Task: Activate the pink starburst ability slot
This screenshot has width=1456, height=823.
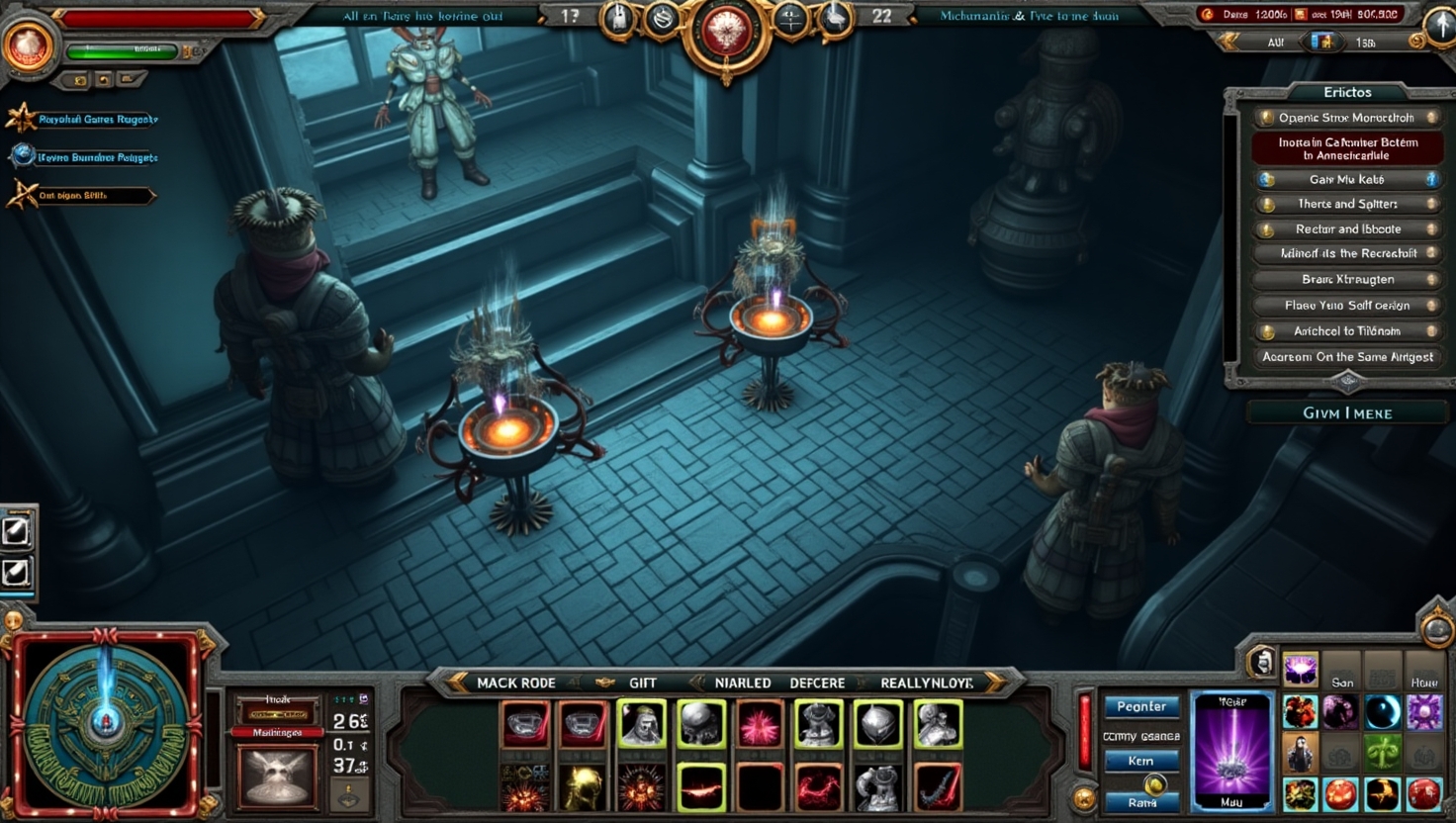Action: [x=760, y=725]
